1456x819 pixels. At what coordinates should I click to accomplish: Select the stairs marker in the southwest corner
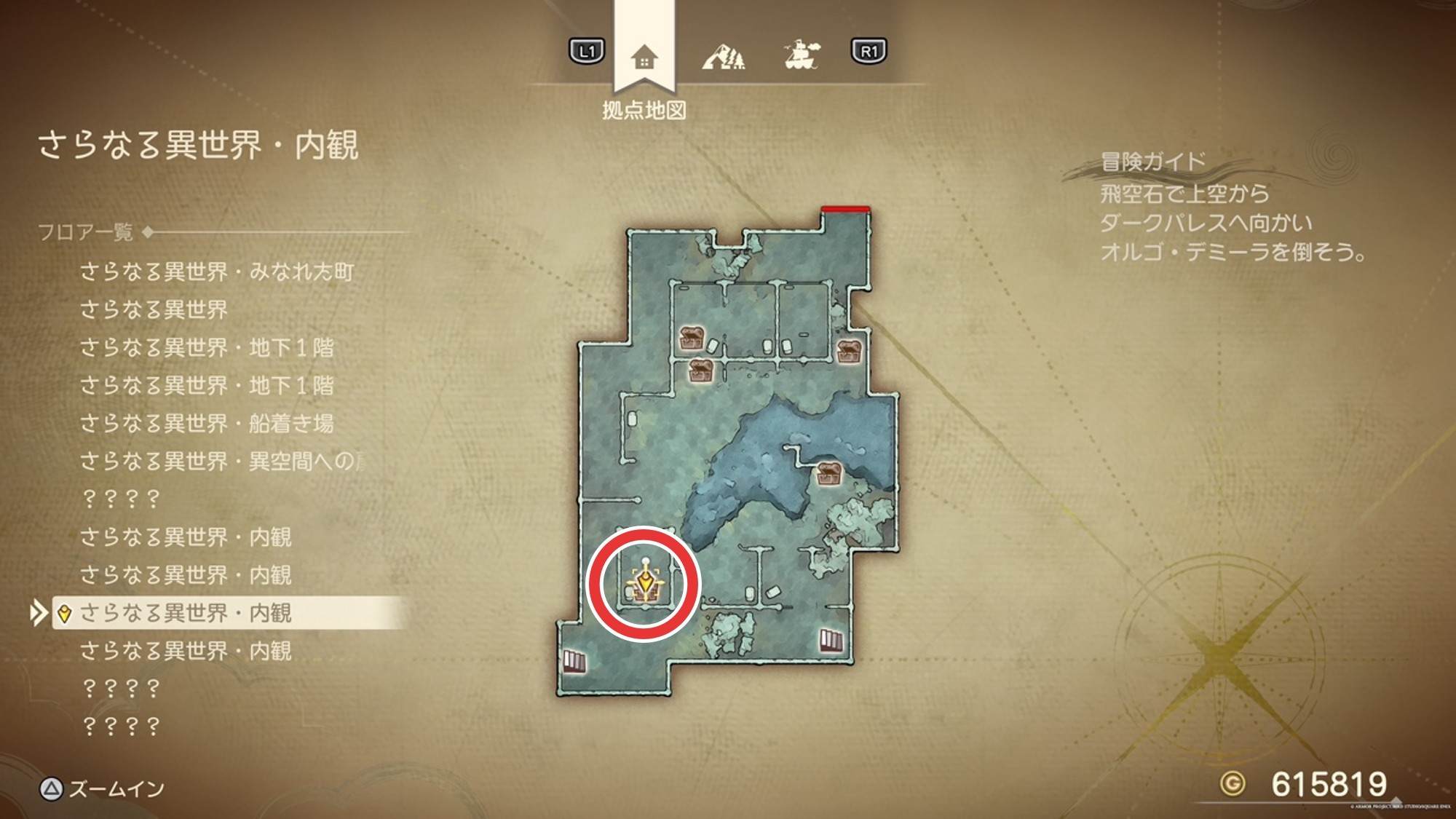coord(574,661)
